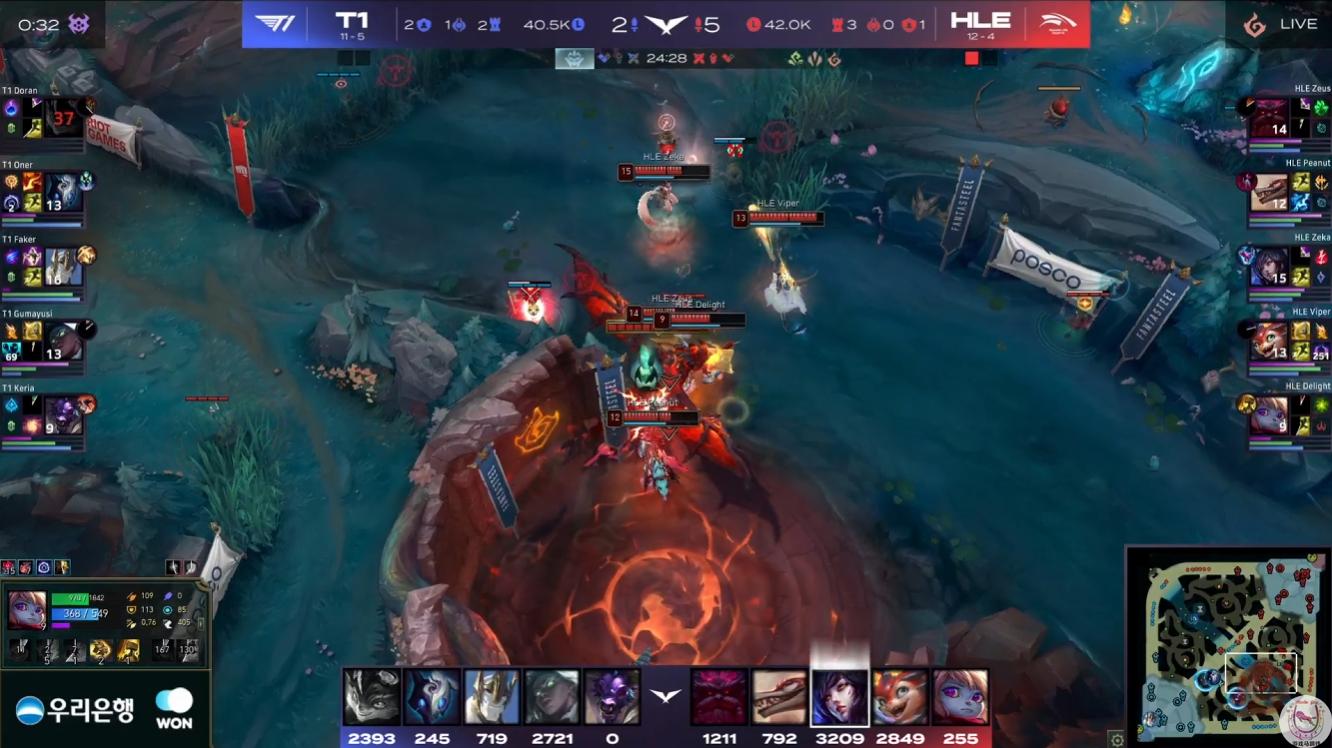1332x748 pixels.
Task: Select HLE Zeus's player card
Action: click(x=1288, y=117)
